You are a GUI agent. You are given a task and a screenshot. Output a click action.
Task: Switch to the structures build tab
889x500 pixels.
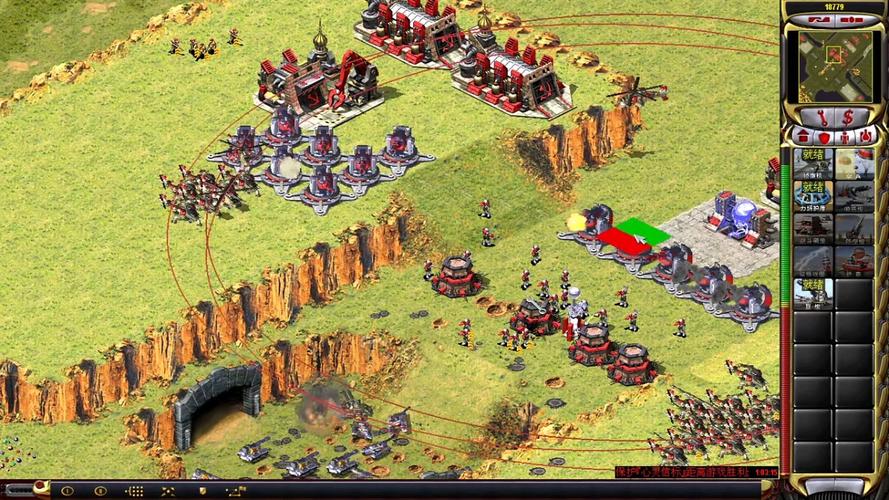(803, 136)
